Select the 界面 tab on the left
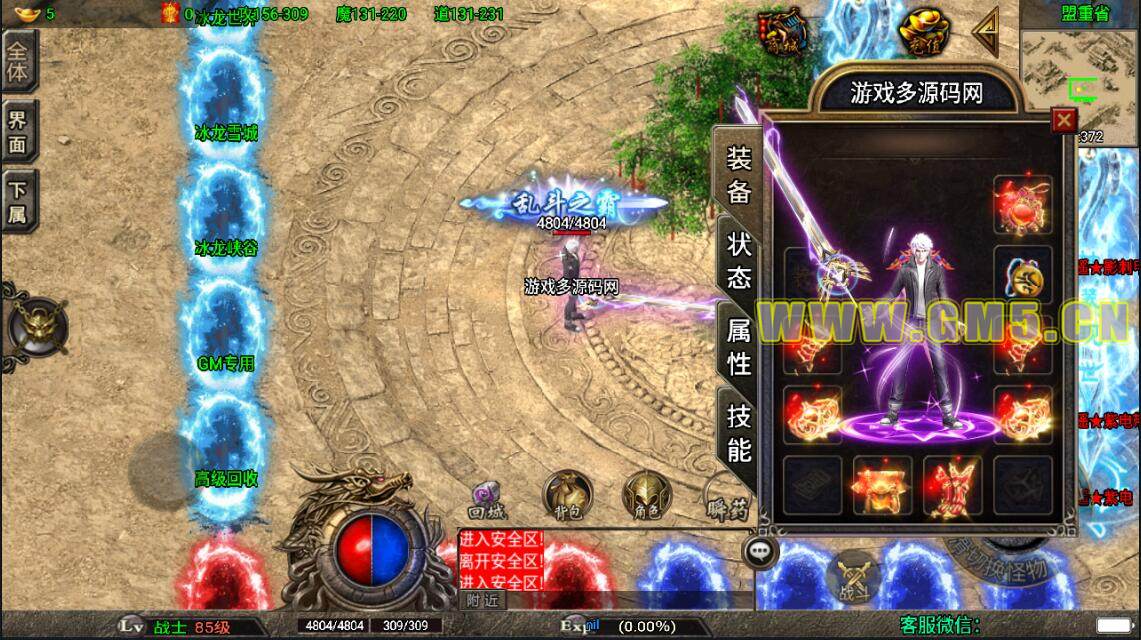The image size is (1141, 640). click(x=19, y=131)
